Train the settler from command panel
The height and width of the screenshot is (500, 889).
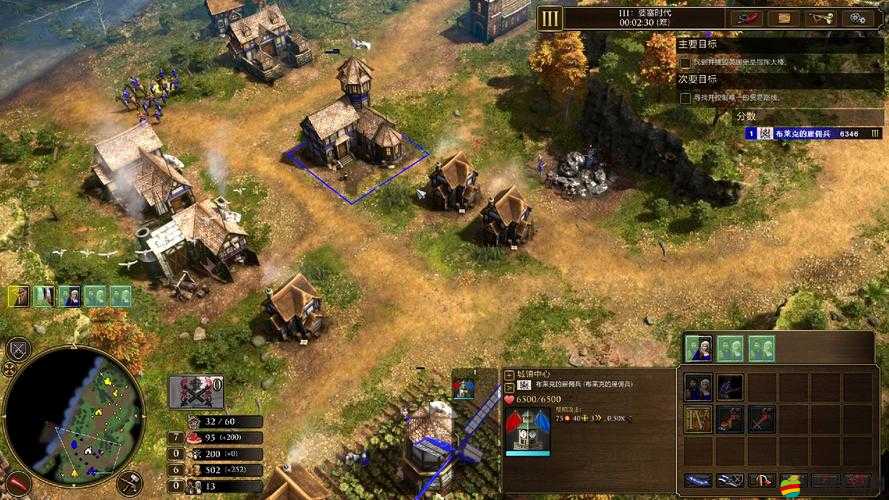(x=699, y=387)
